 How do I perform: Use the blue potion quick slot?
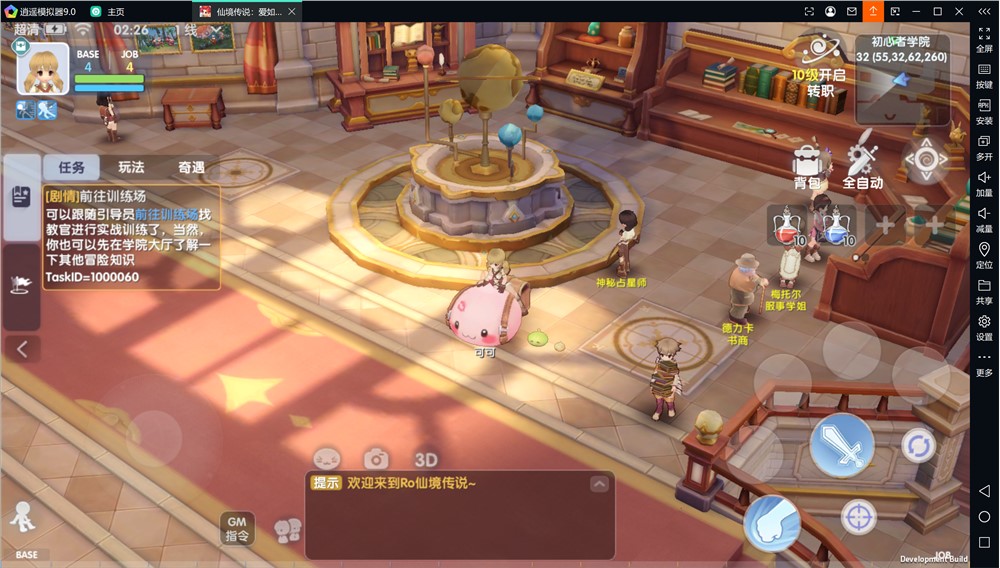click(834, 227)
